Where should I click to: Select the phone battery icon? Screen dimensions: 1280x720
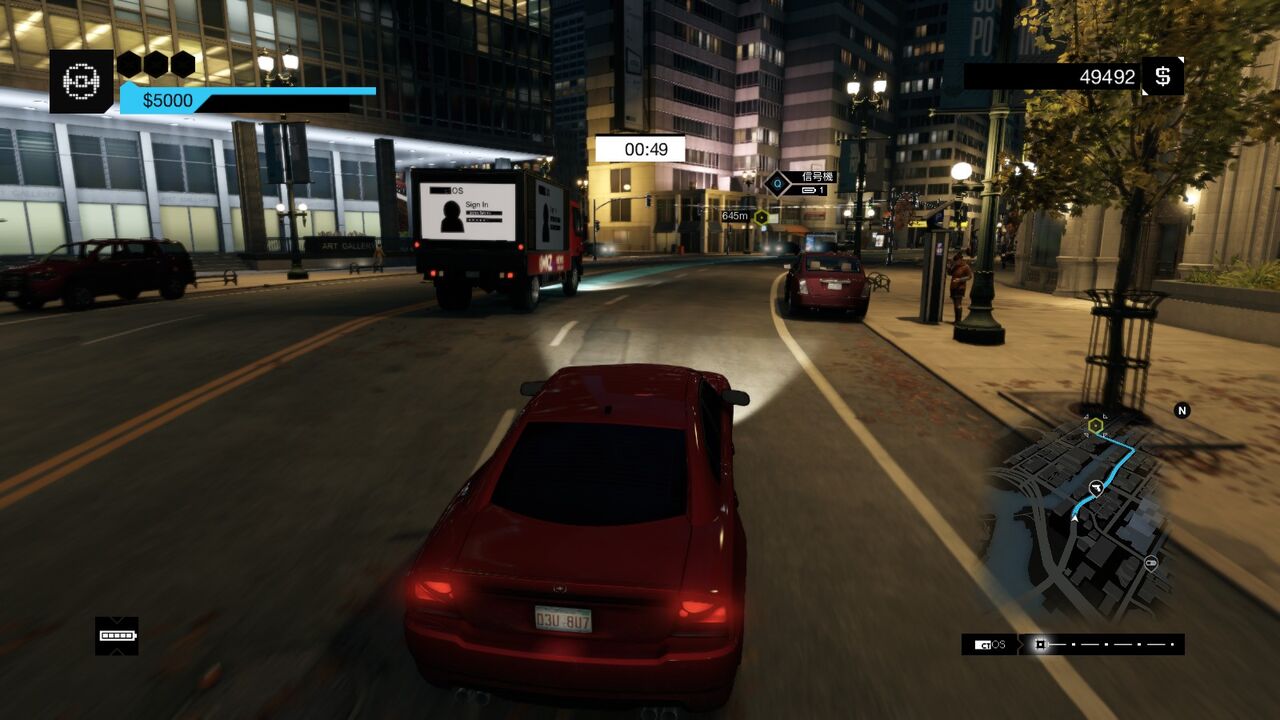click(x=117, y=636)
